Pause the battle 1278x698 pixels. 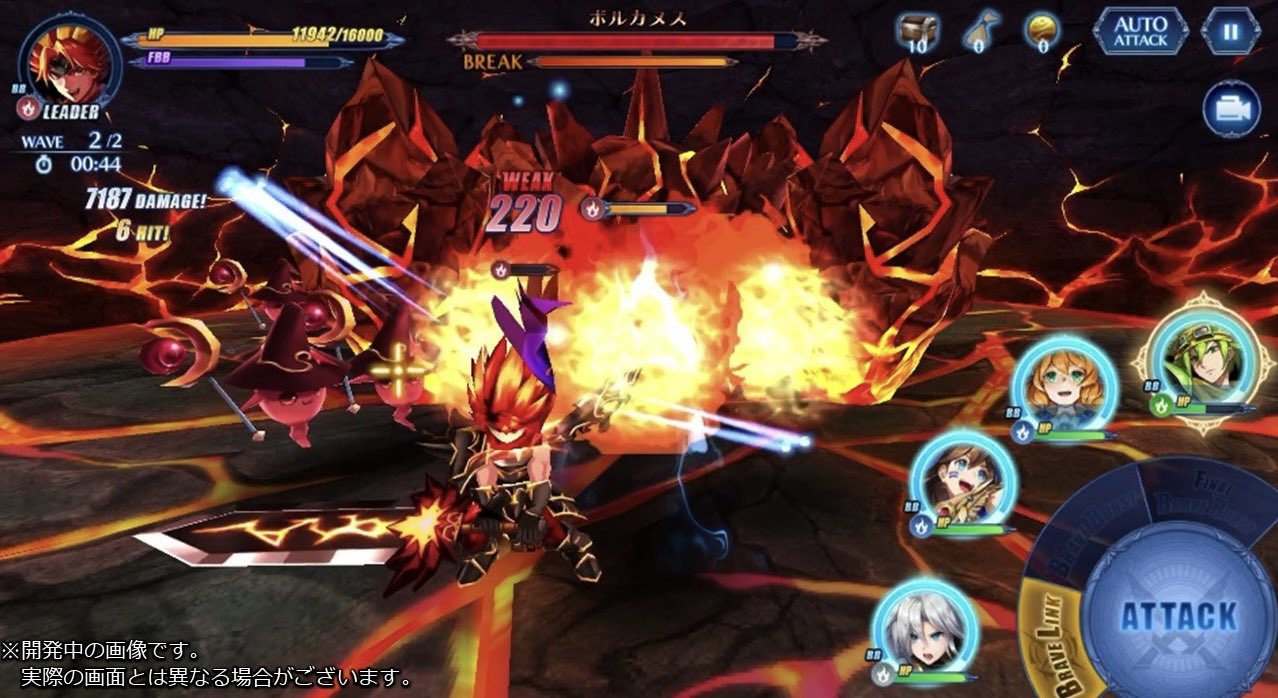pyautogui.click(x=1230, y=31)
